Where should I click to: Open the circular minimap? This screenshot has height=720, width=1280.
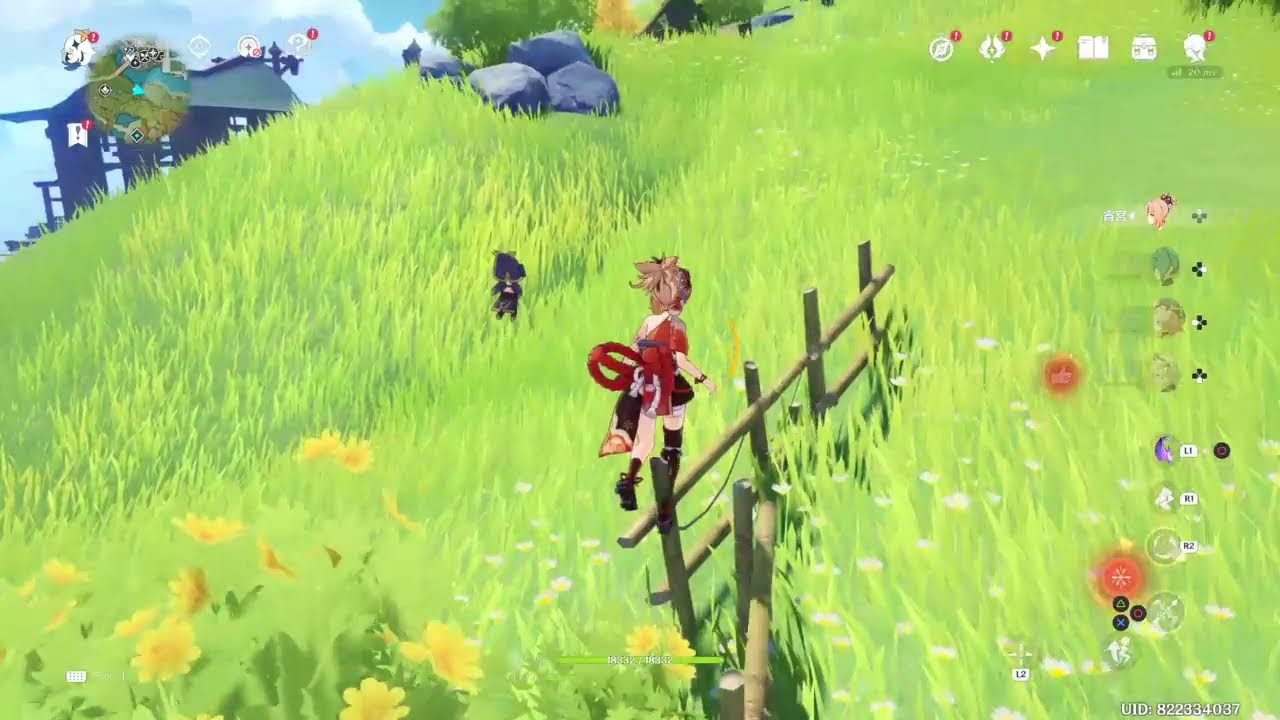pos(138,92)
